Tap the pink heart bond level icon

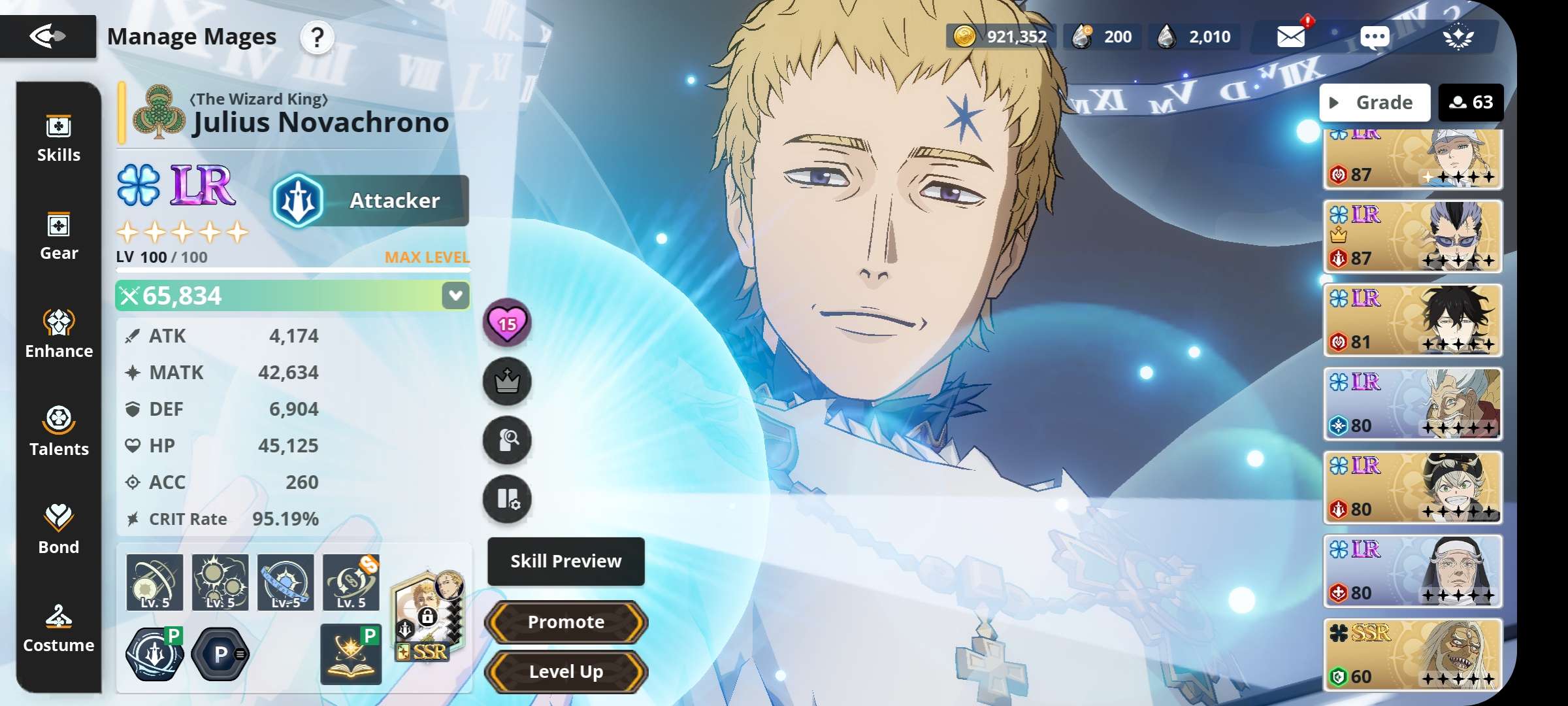click(507, 322)
